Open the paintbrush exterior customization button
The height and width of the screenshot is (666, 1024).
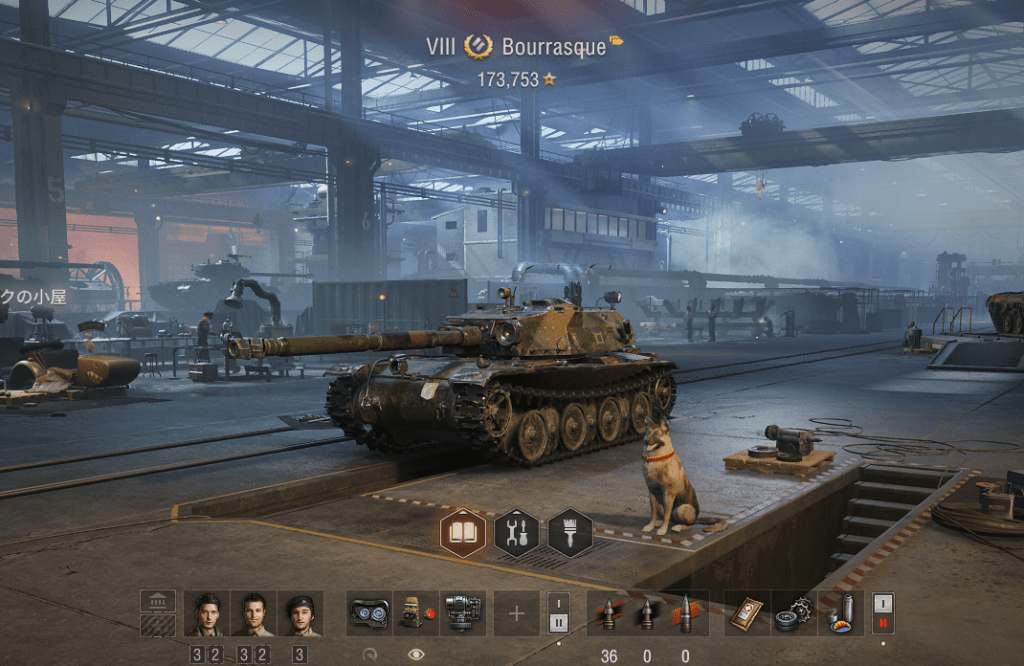click(x=570, y=533)
